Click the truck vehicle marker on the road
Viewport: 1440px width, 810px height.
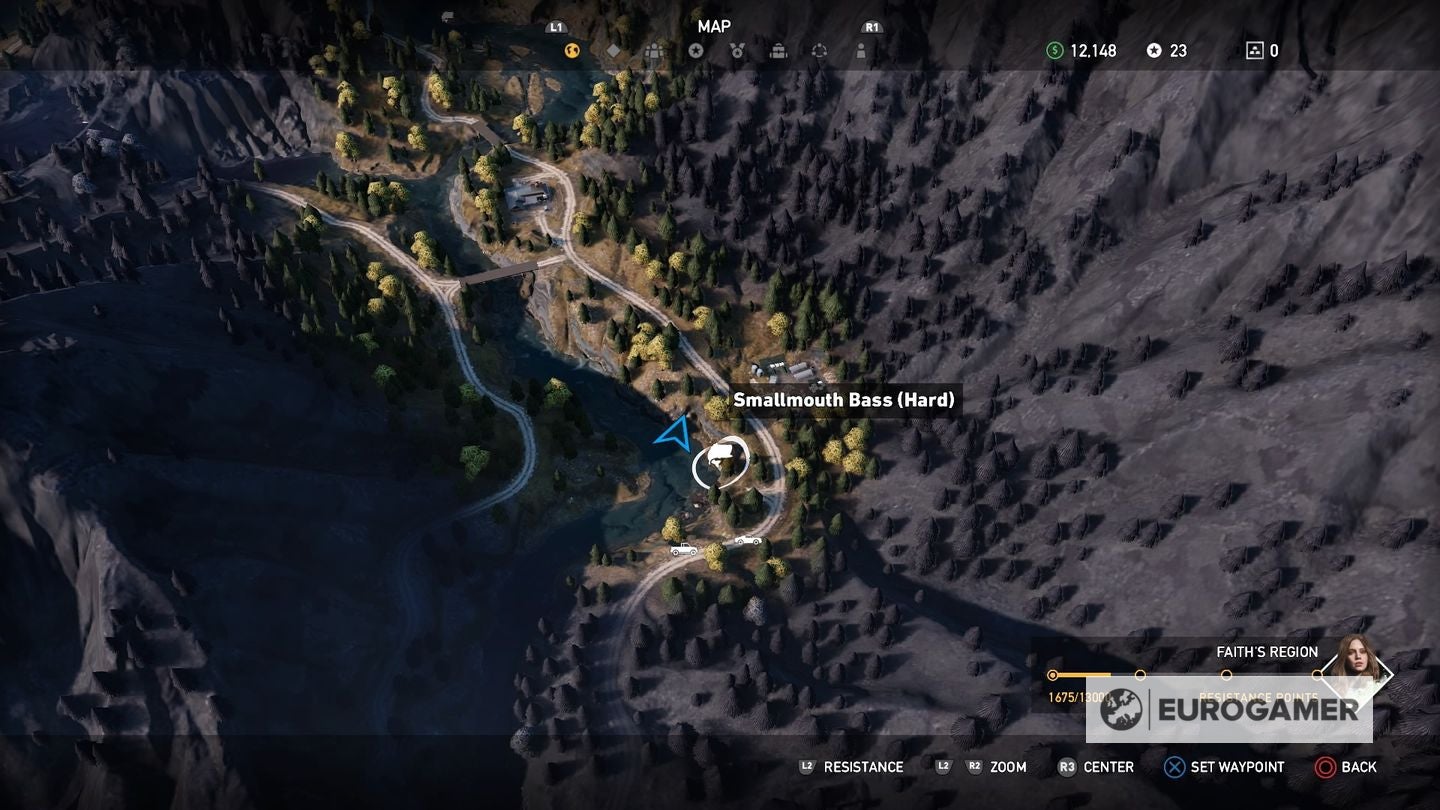pos(684,549)
